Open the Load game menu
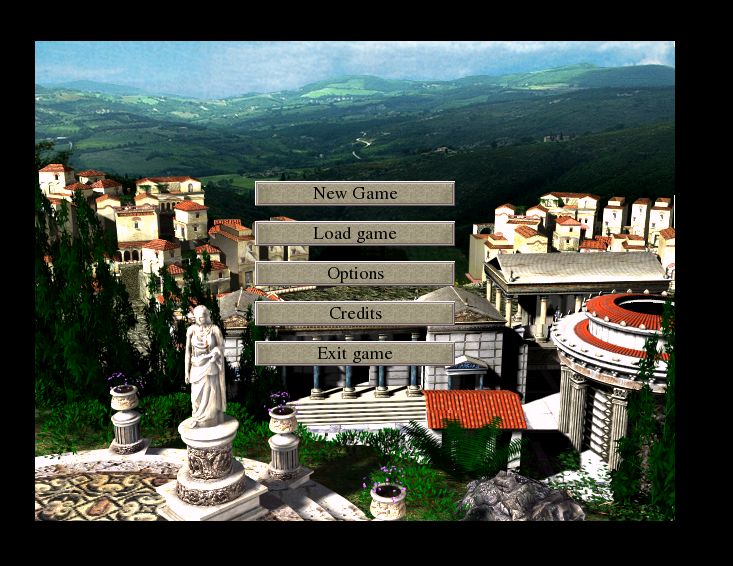 coord(355,233)
